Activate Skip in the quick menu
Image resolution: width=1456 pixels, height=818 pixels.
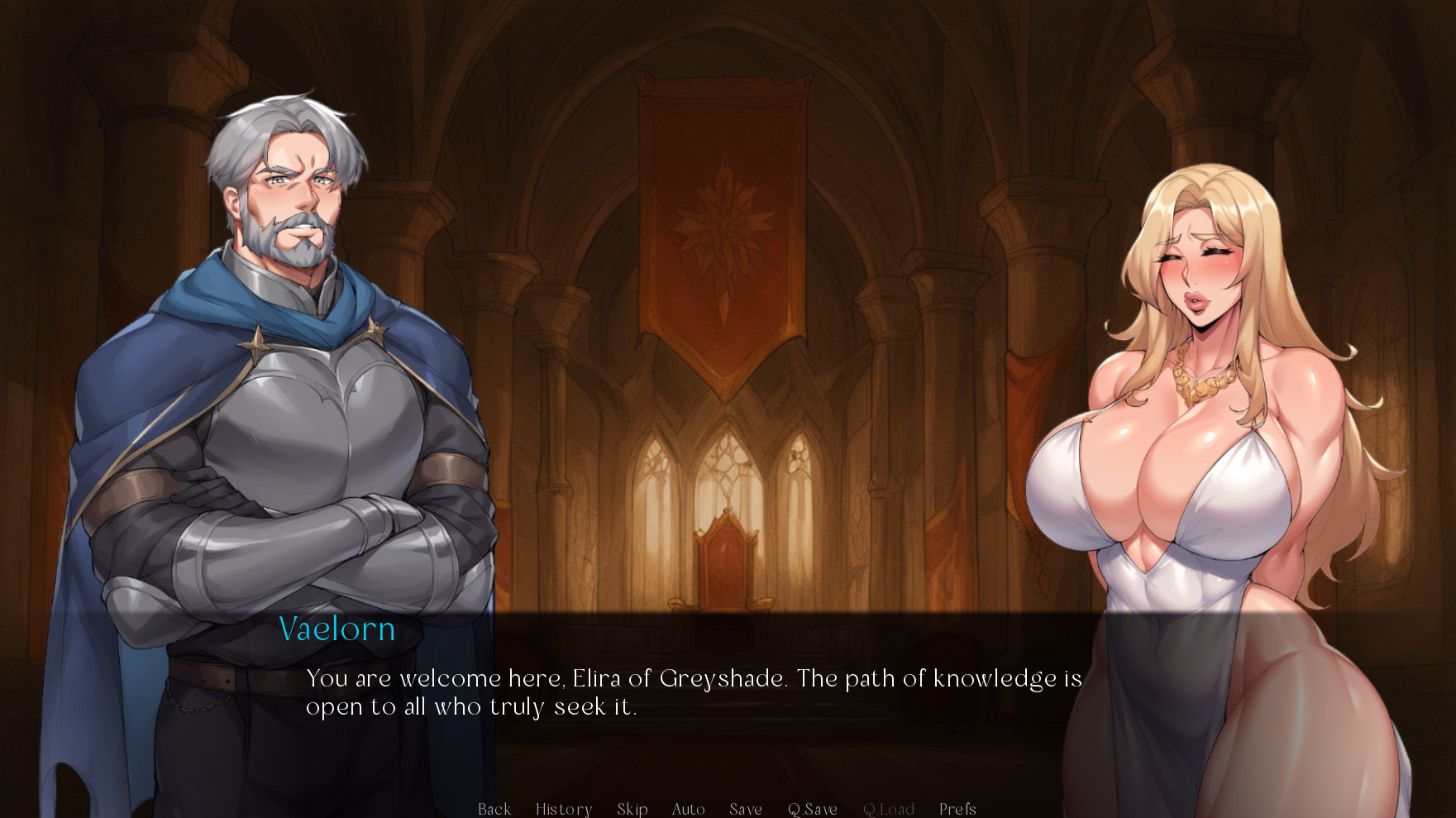coord(633,809)
